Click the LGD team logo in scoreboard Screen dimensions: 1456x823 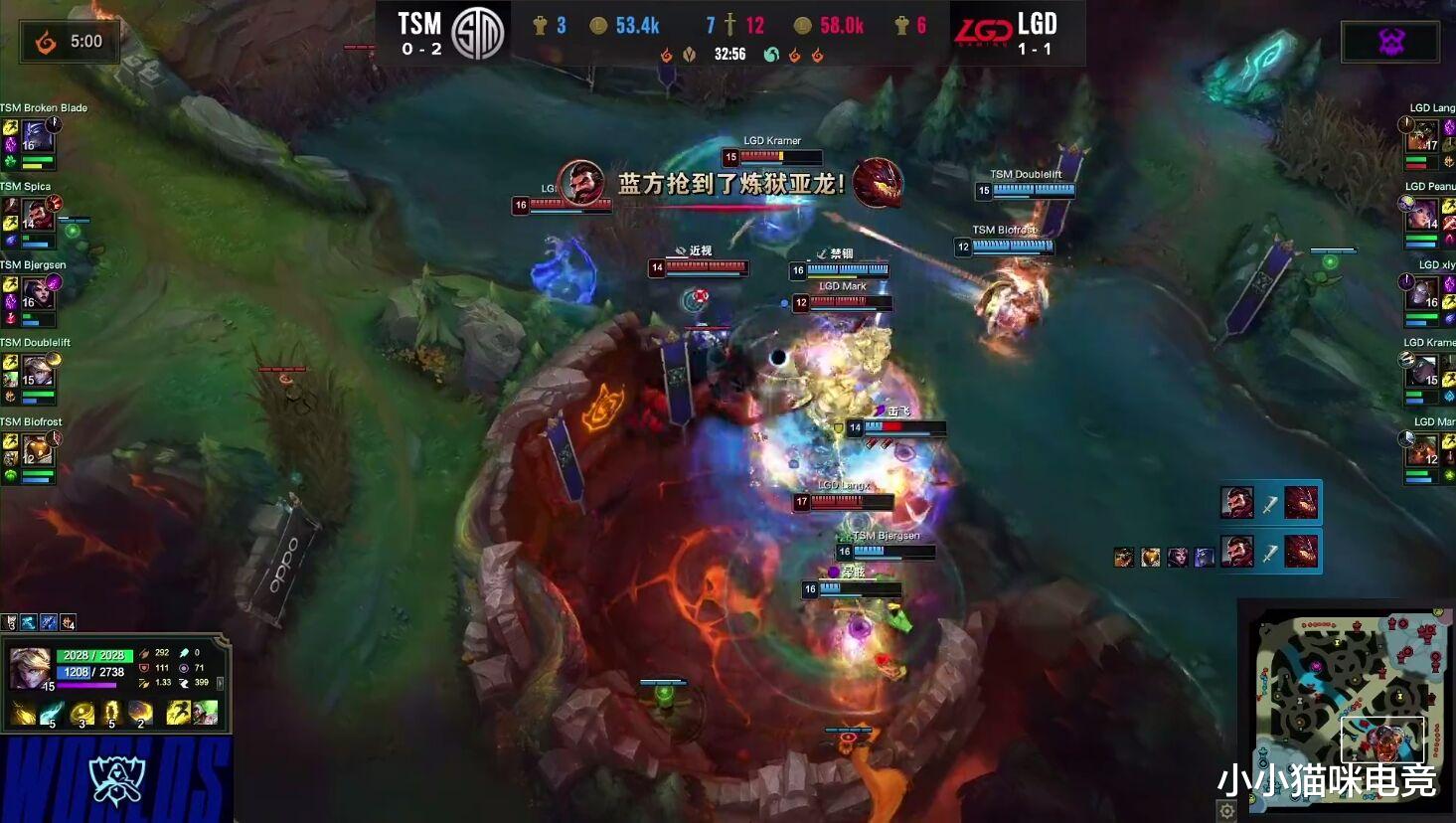pos(986,30)
